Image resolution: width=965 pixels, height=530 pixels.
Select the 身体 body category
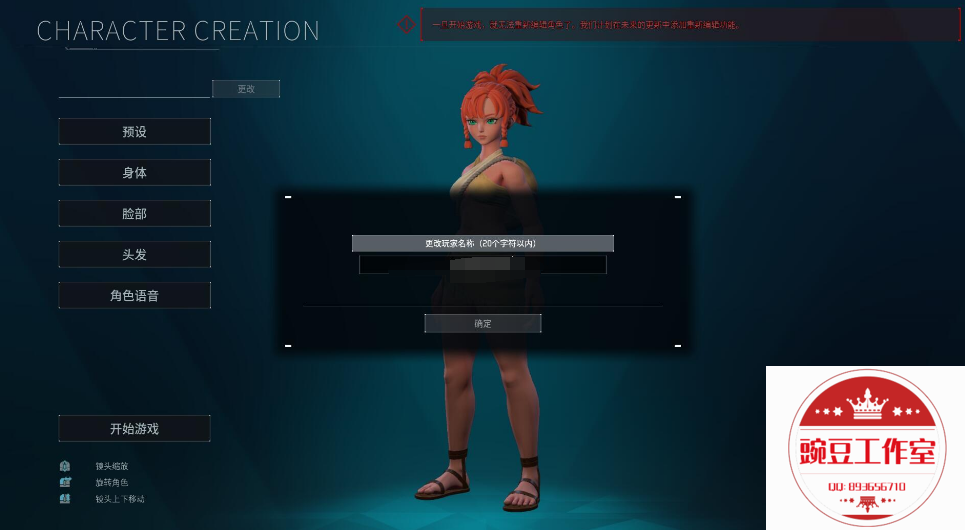[x=135, y=172]
